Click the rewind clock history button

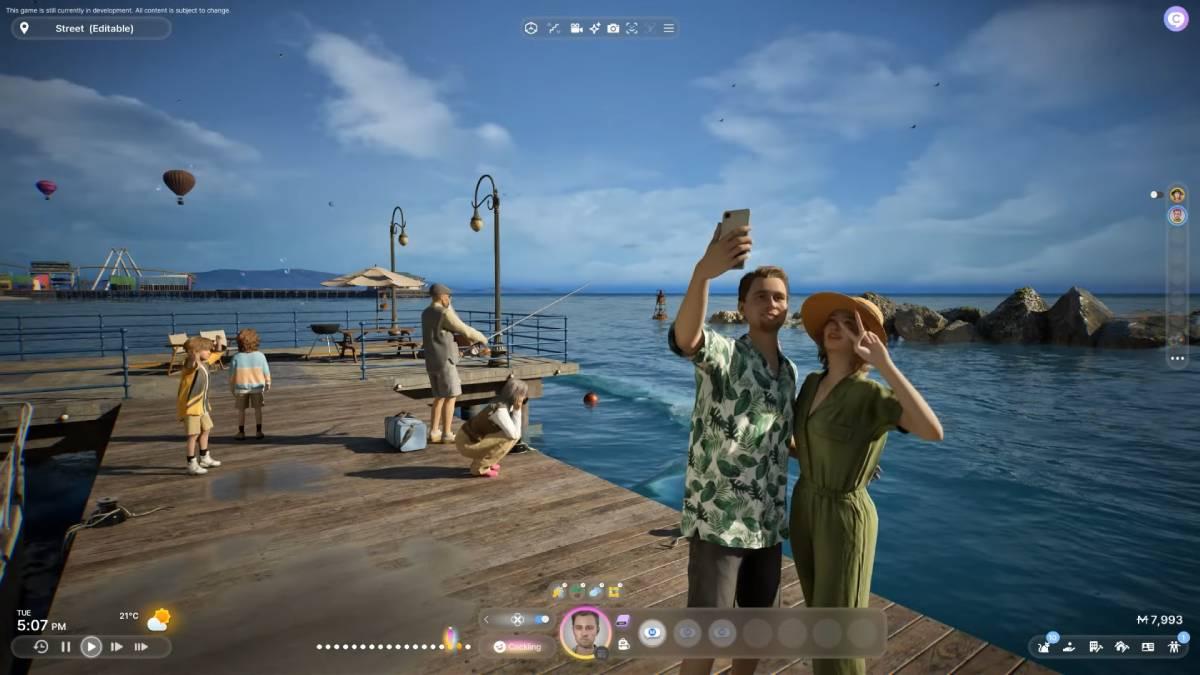click(41, 647)
